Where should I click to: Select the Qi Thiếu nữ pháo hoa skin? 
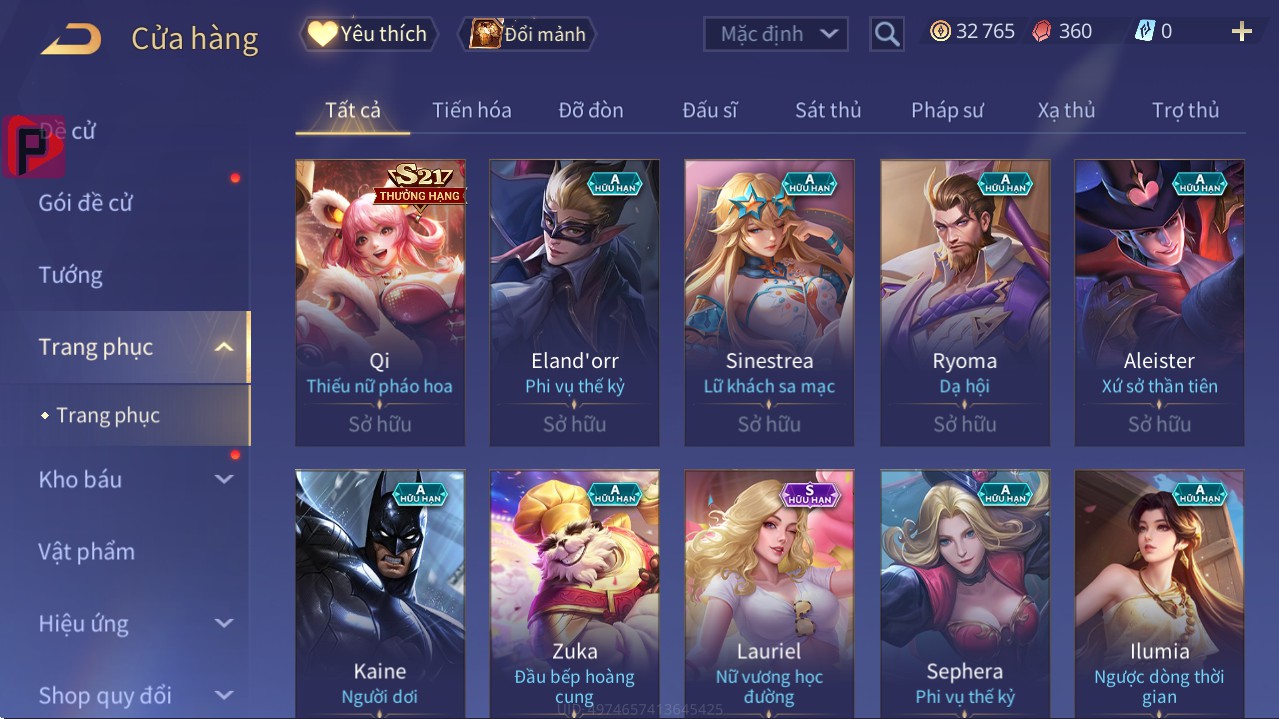point(380,302)
